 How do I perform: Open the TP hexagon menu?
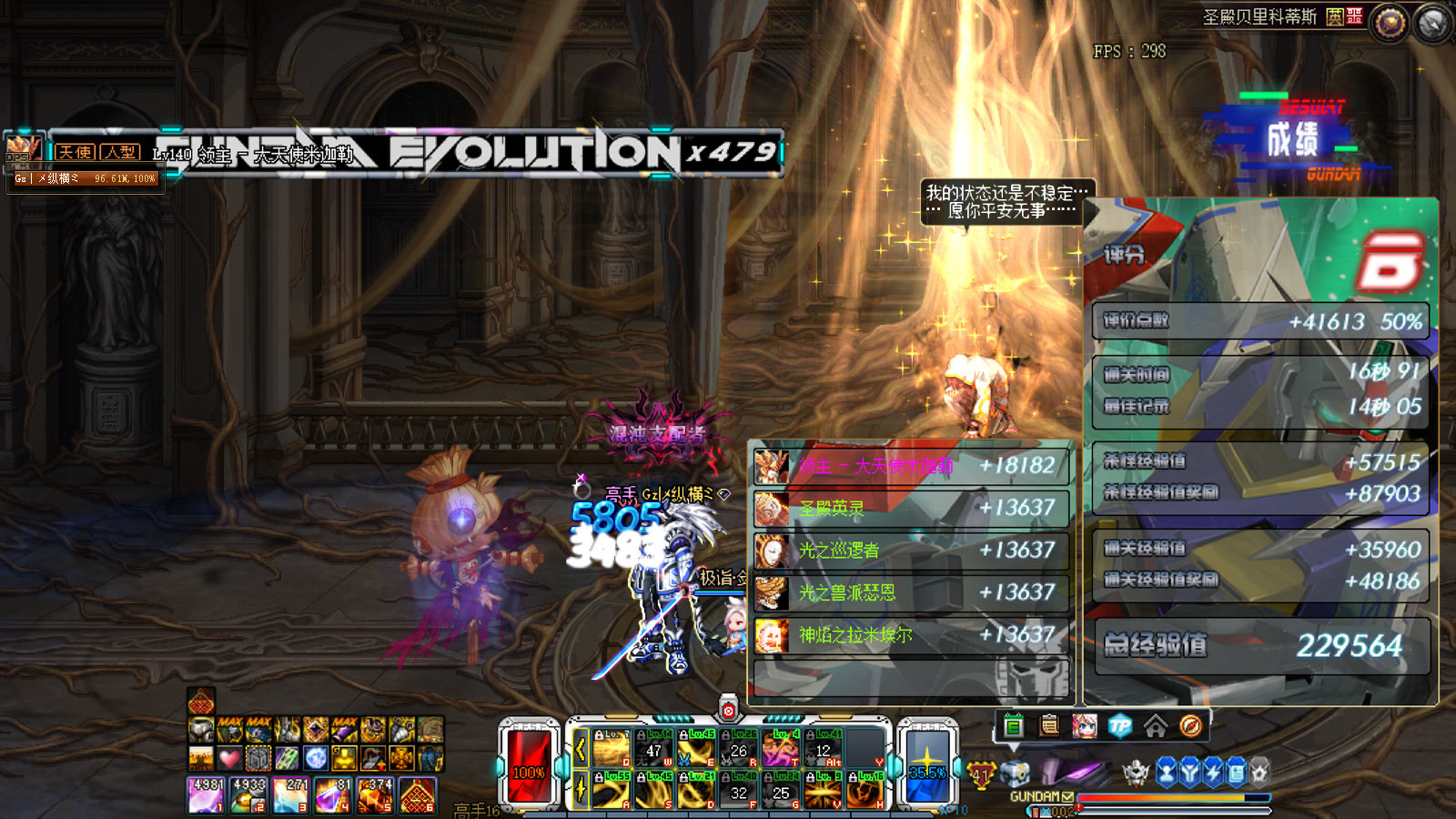coord(1120,725)
